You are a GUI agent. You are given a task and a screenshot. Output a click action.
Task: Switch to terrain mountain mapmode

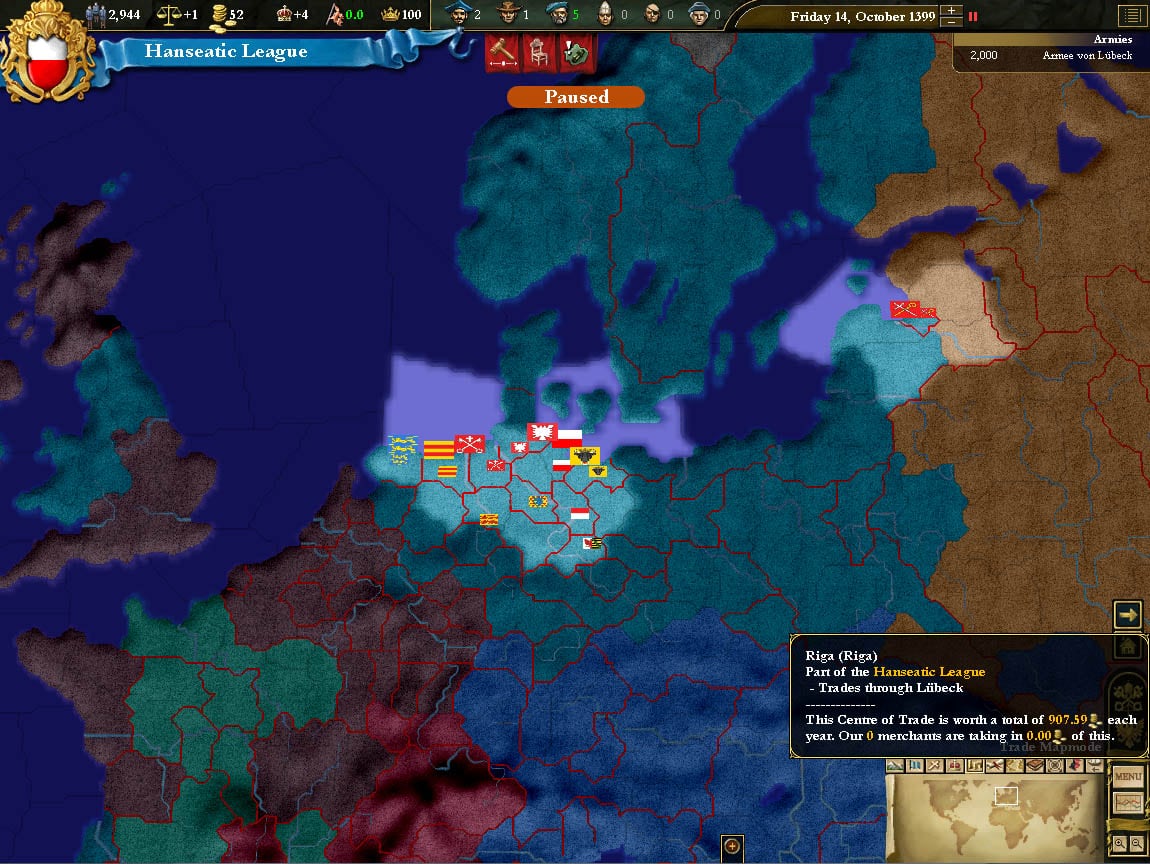(x=895, y=766)
